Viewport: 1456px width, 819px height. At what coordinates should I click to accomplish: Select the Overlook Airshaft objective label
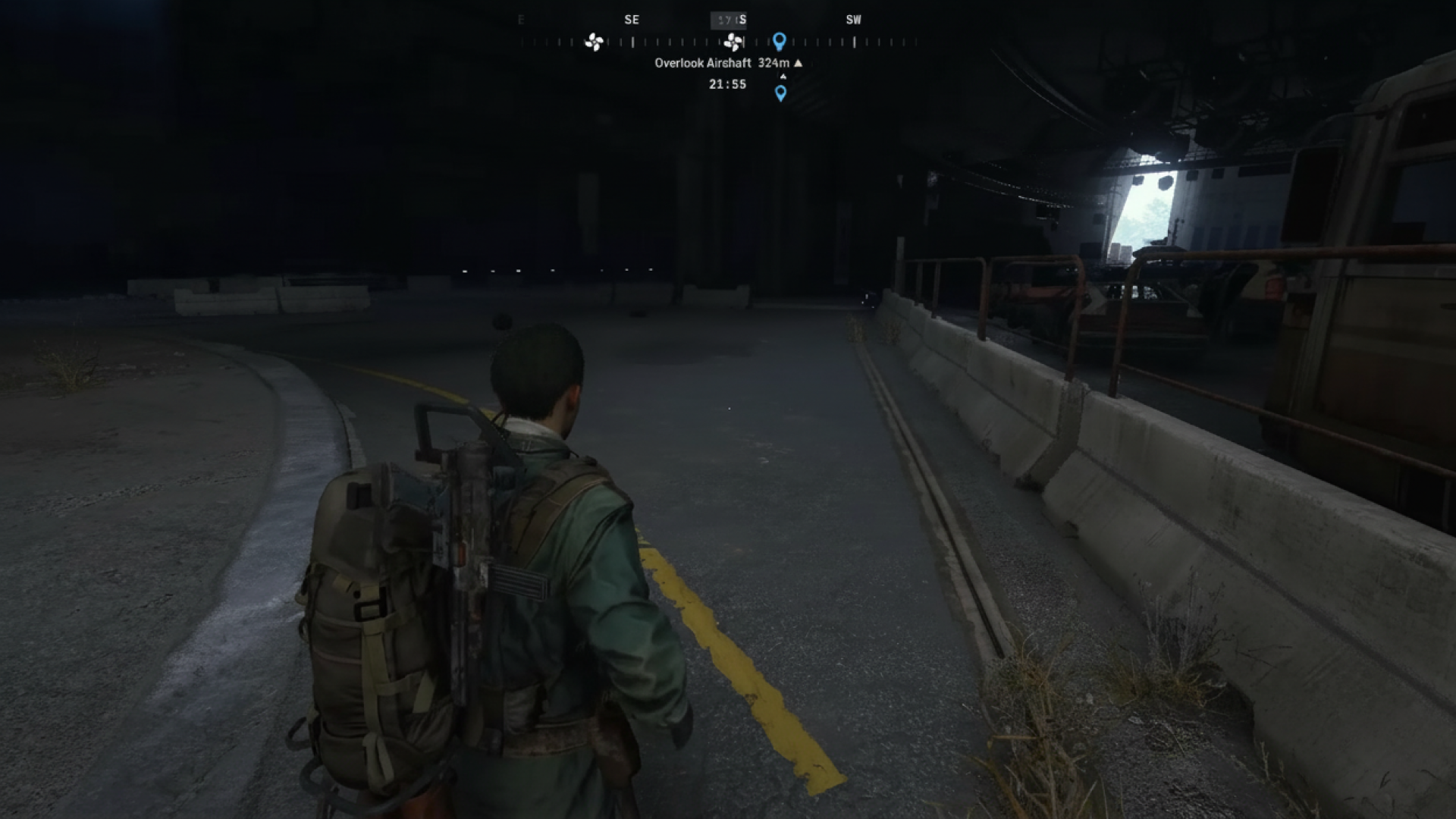704,64
